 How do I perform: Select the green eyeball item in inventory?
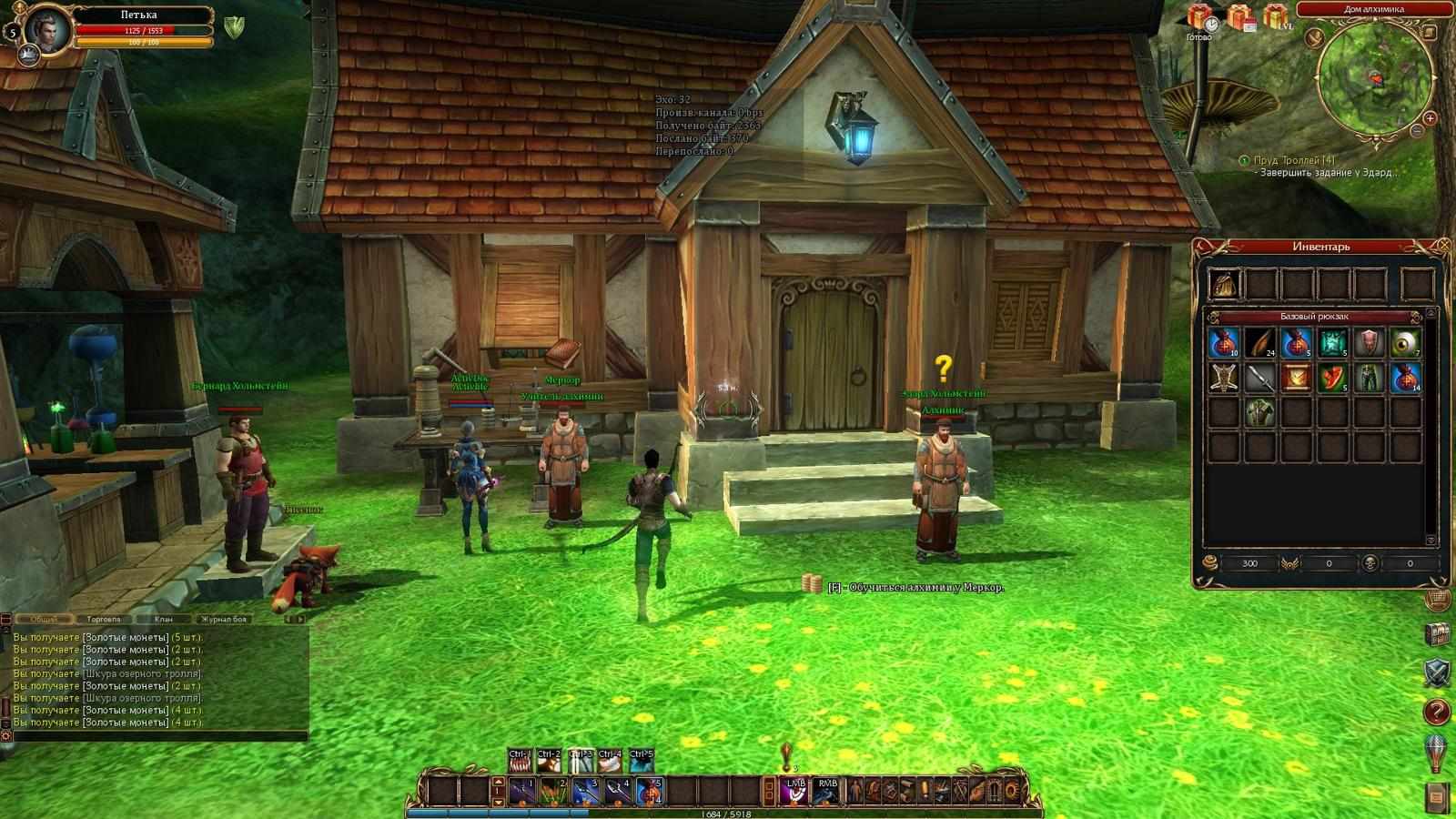click(x=1405, y=343)
